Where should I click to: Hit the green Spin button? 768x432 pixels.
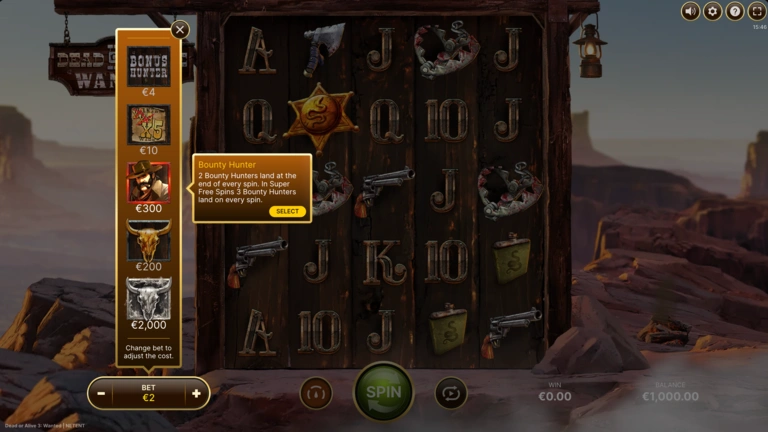(383, 392)
